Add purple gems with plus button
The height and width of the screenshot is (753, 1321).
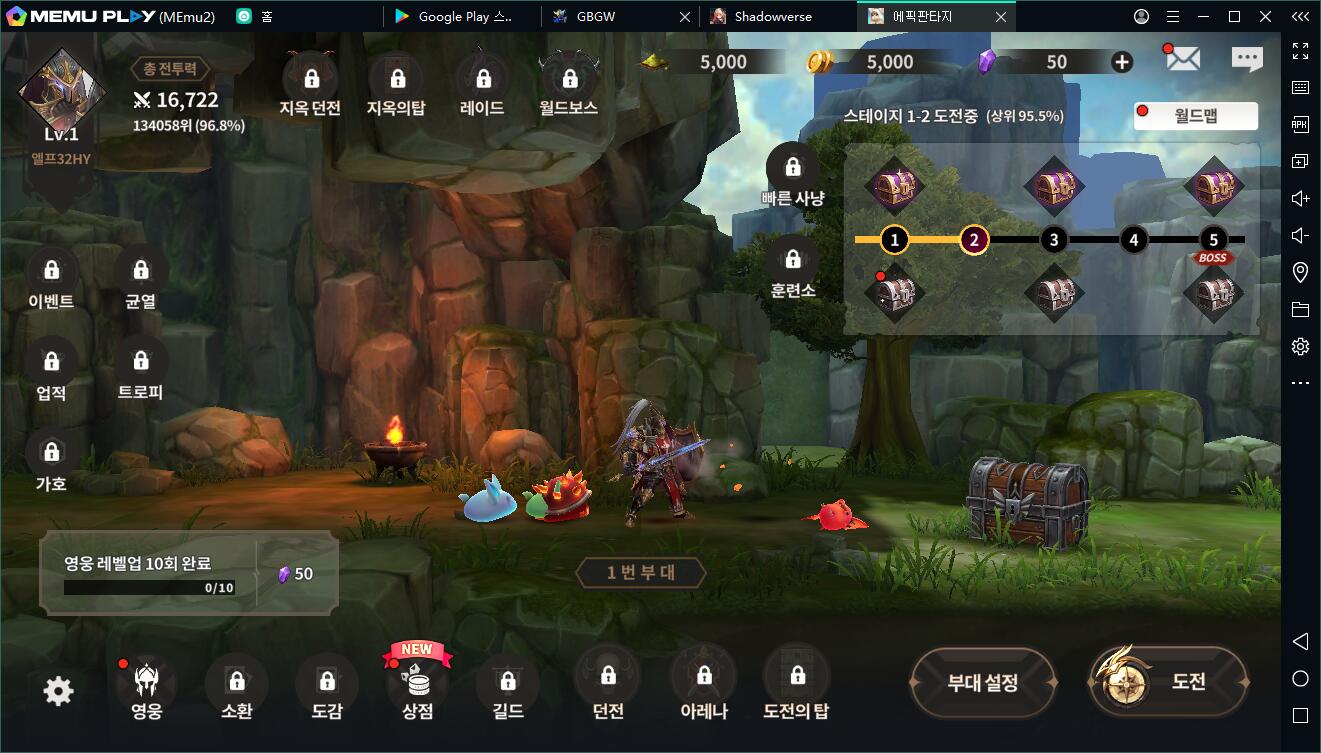(x=1122, y=62)
